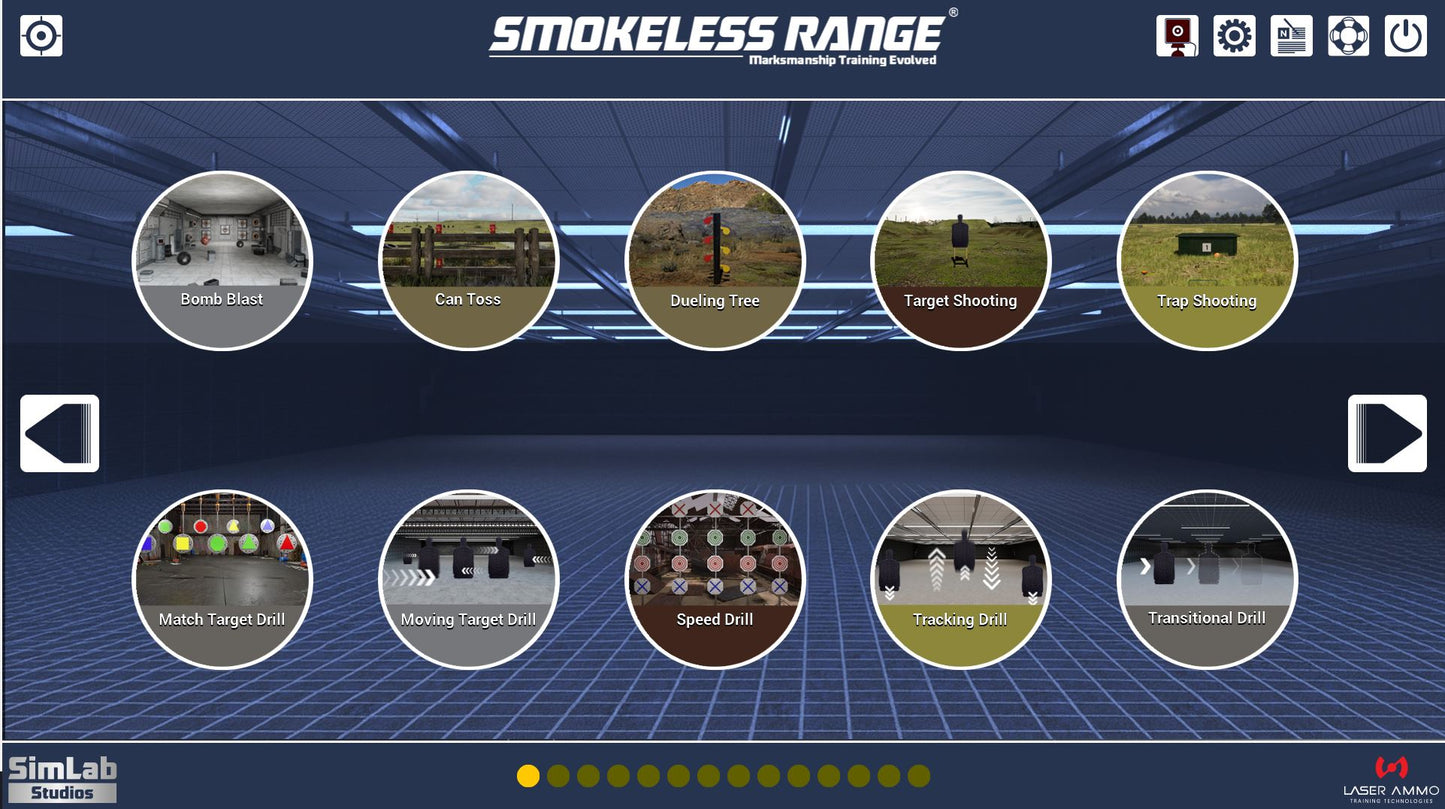Image resolution: width=1445 pixels, height=809 pixels.
Task: Open the Can Toss activity
Action: 469,258
